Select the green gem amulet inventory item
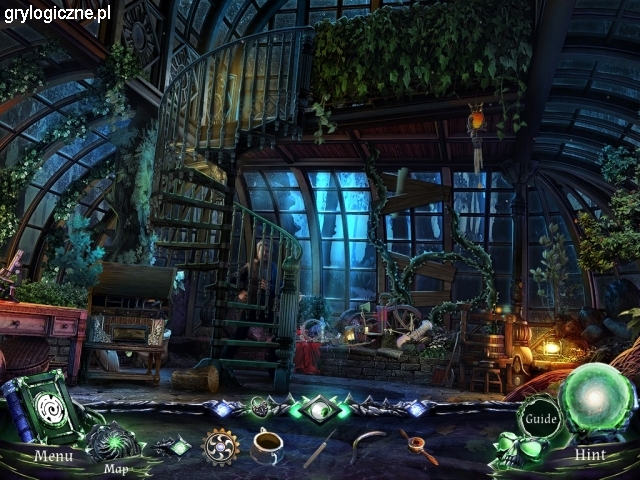 (172, 446)
